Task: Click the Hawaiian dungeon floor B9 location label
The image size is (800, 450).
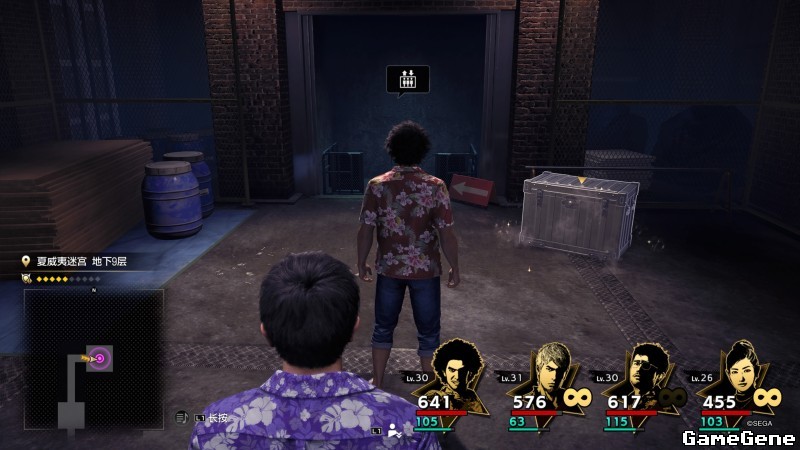Action: (80, 262)
